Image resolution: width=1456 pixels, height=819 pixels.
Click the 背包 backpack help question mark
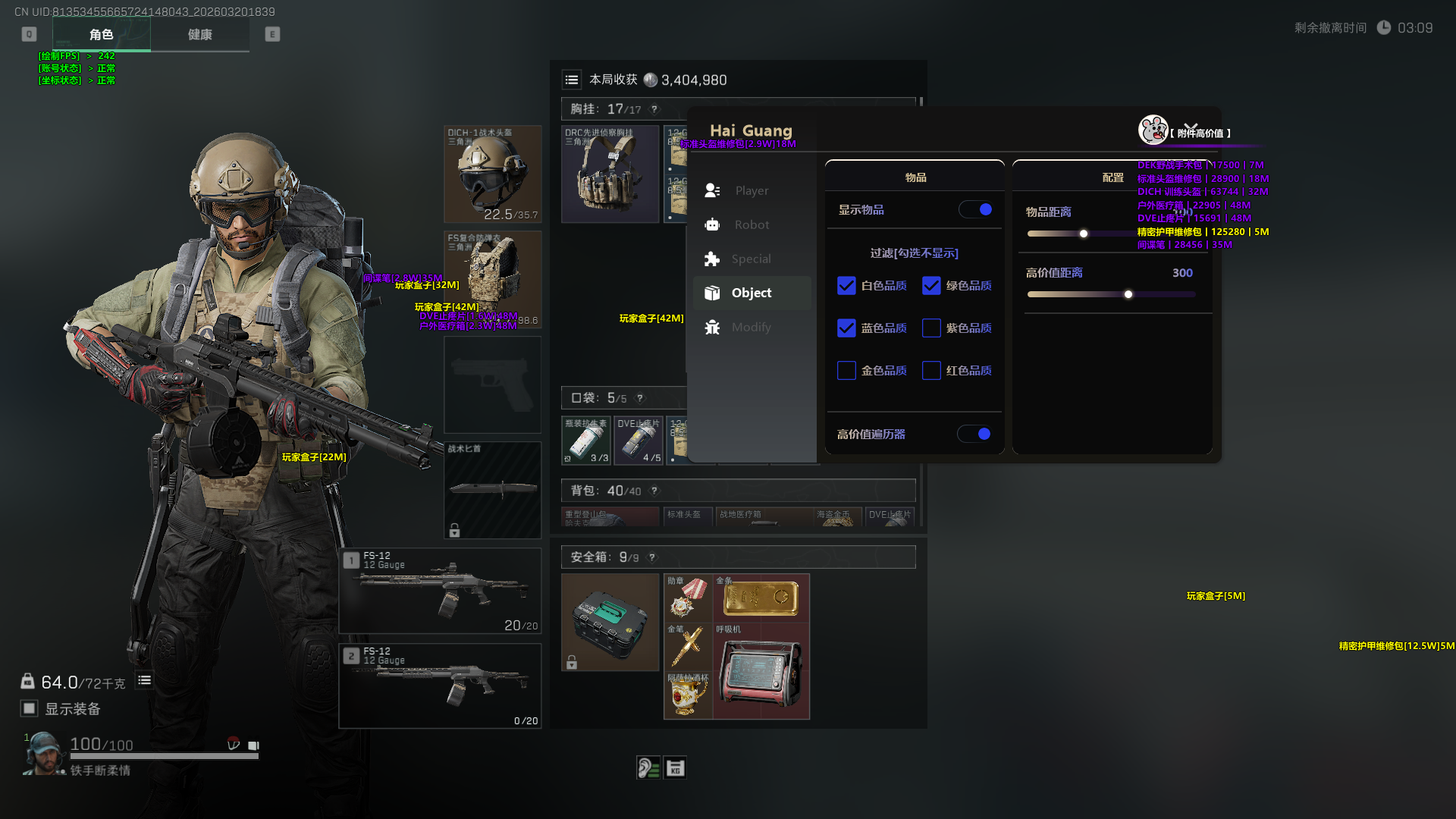654,491
